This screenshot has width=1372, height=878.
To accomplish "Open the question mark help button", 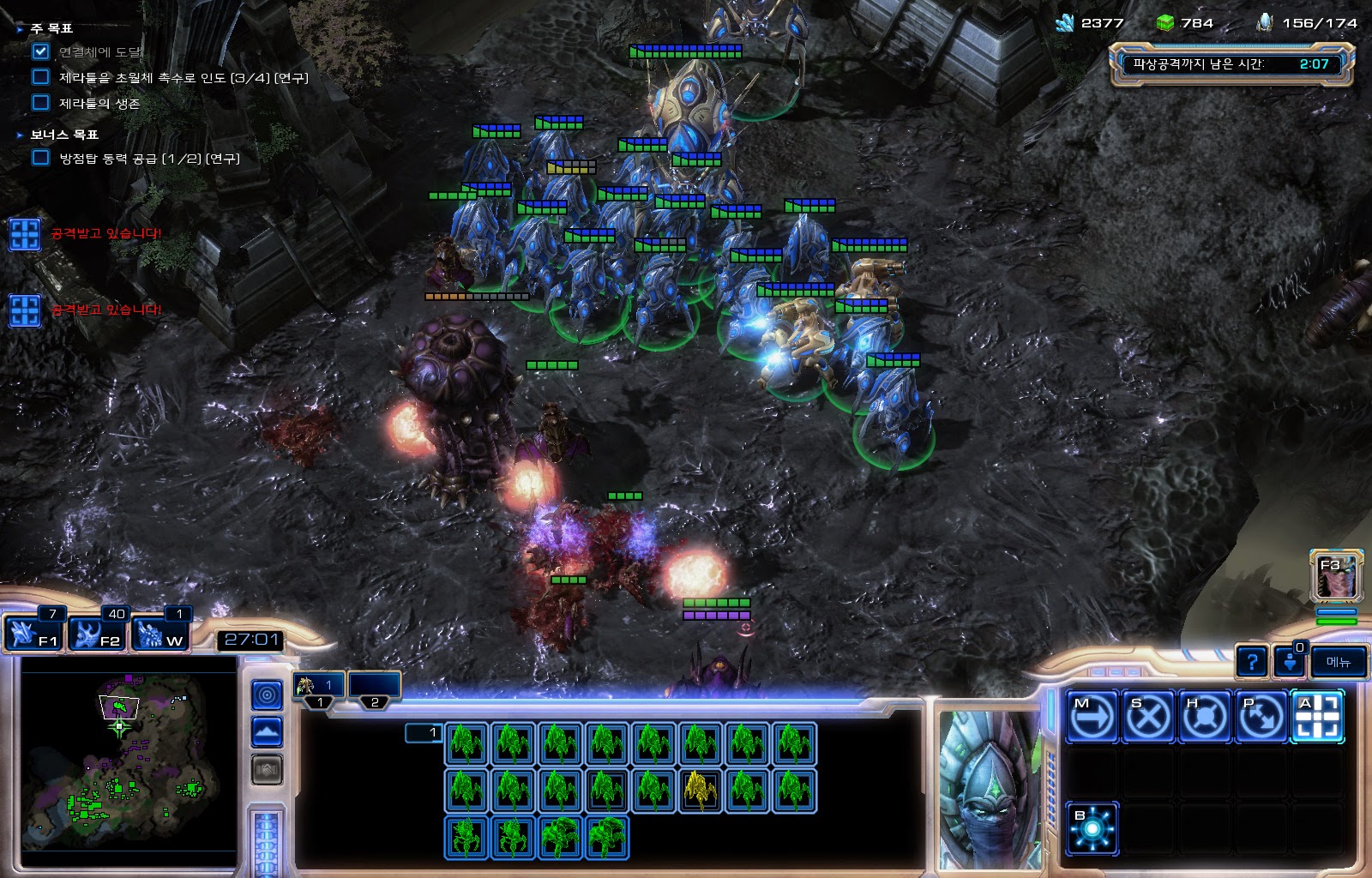I will click(1252, 662).
